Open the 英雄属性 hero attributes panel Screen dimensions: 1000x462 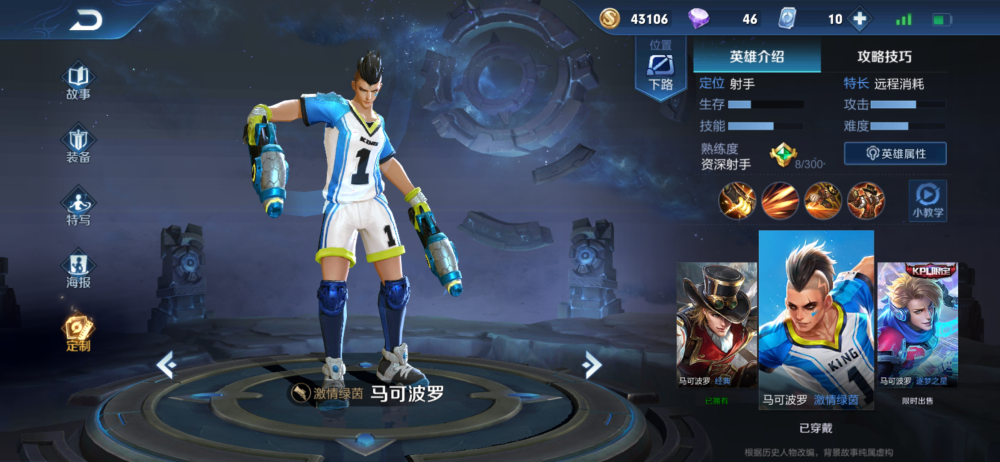[895, 153]
